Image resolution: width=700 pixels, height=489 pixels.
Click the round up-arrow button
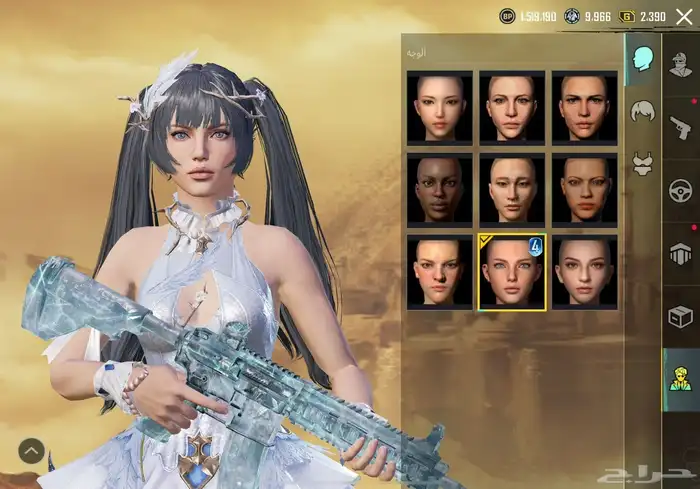pos(30,451)
